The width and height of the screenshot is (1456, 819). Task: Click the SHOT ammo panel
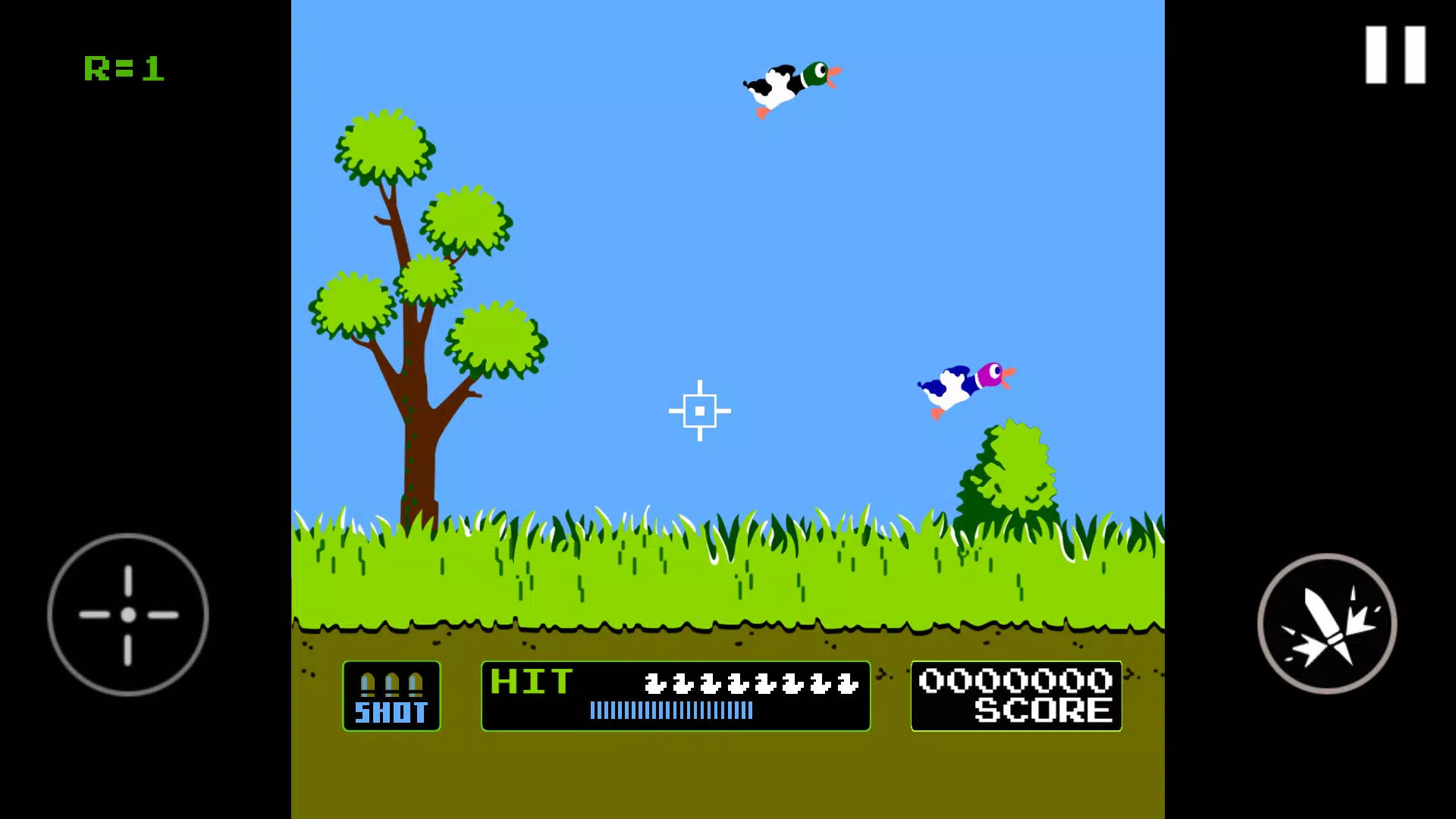click(x=392, y=696)
